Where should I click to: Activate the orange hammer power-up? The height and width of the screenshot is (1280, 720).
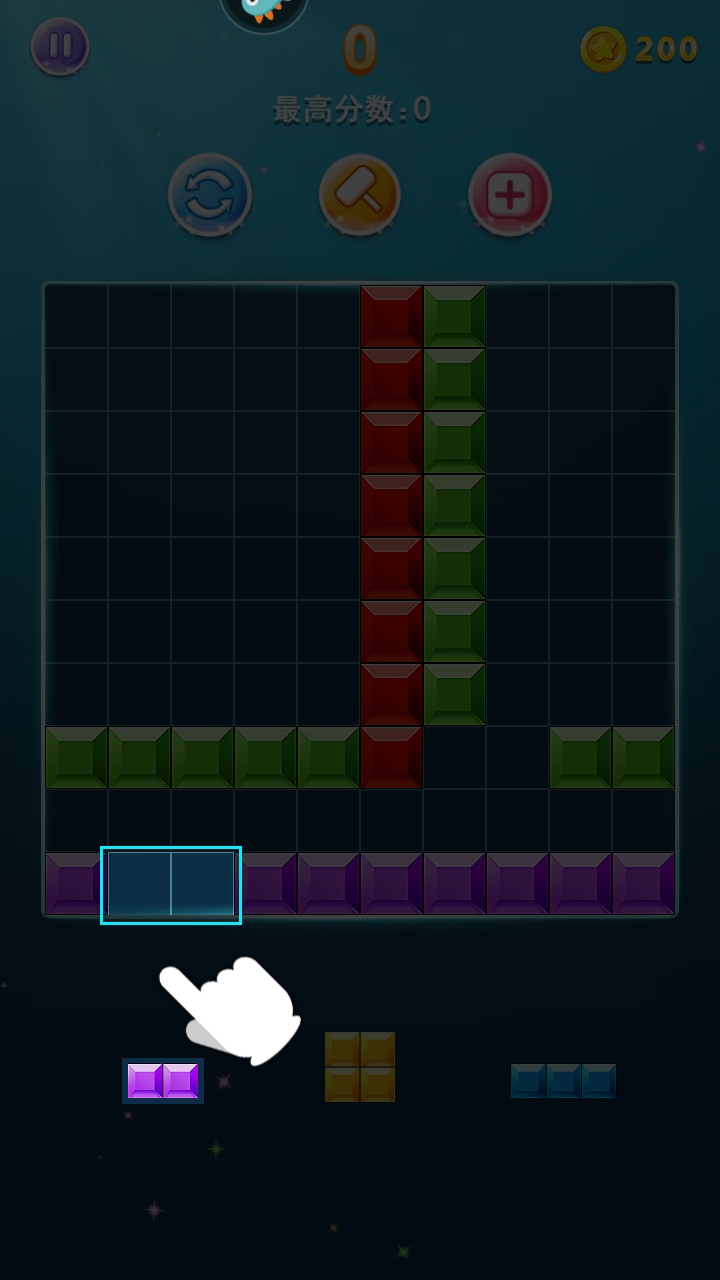coord(360,195)
